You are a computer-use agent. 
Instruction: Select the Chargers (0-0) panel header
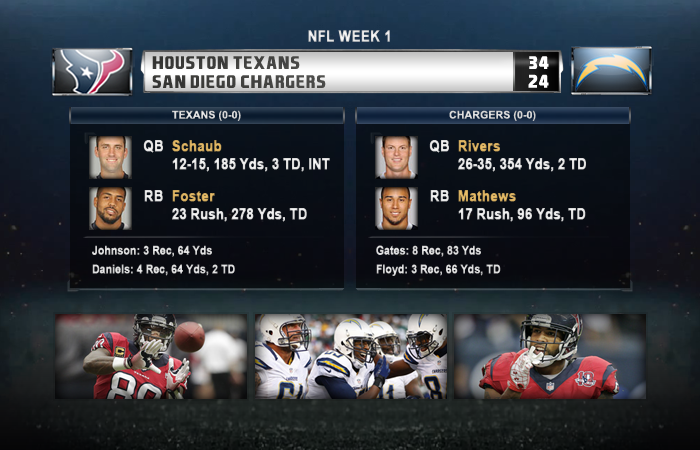click(493, 115)
